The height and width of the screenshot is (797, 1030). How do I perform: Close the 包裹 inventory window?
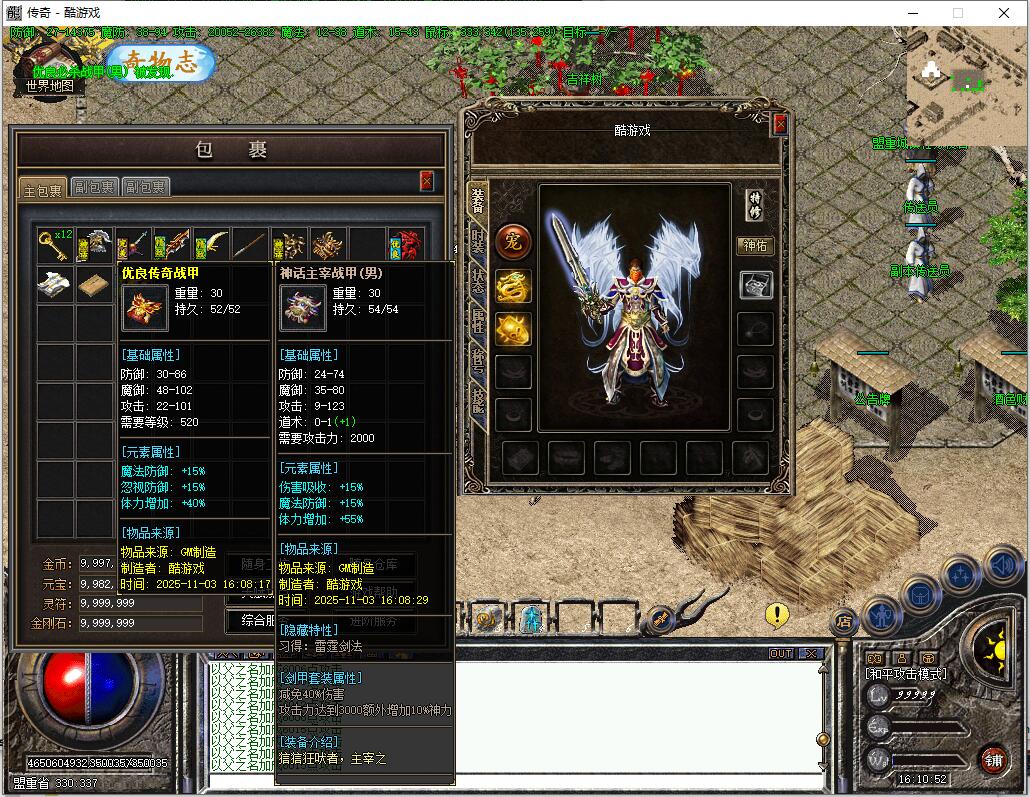(426, 181)
